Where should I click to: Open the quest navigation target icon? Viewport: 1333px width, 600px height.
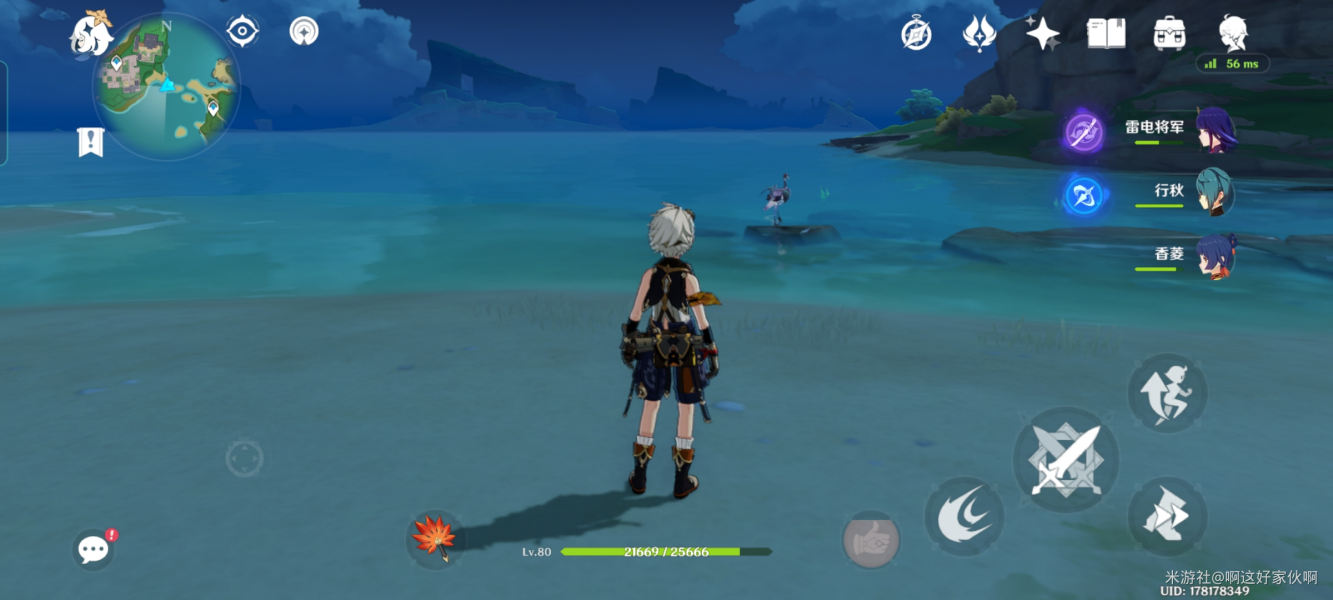pos(243,31)
